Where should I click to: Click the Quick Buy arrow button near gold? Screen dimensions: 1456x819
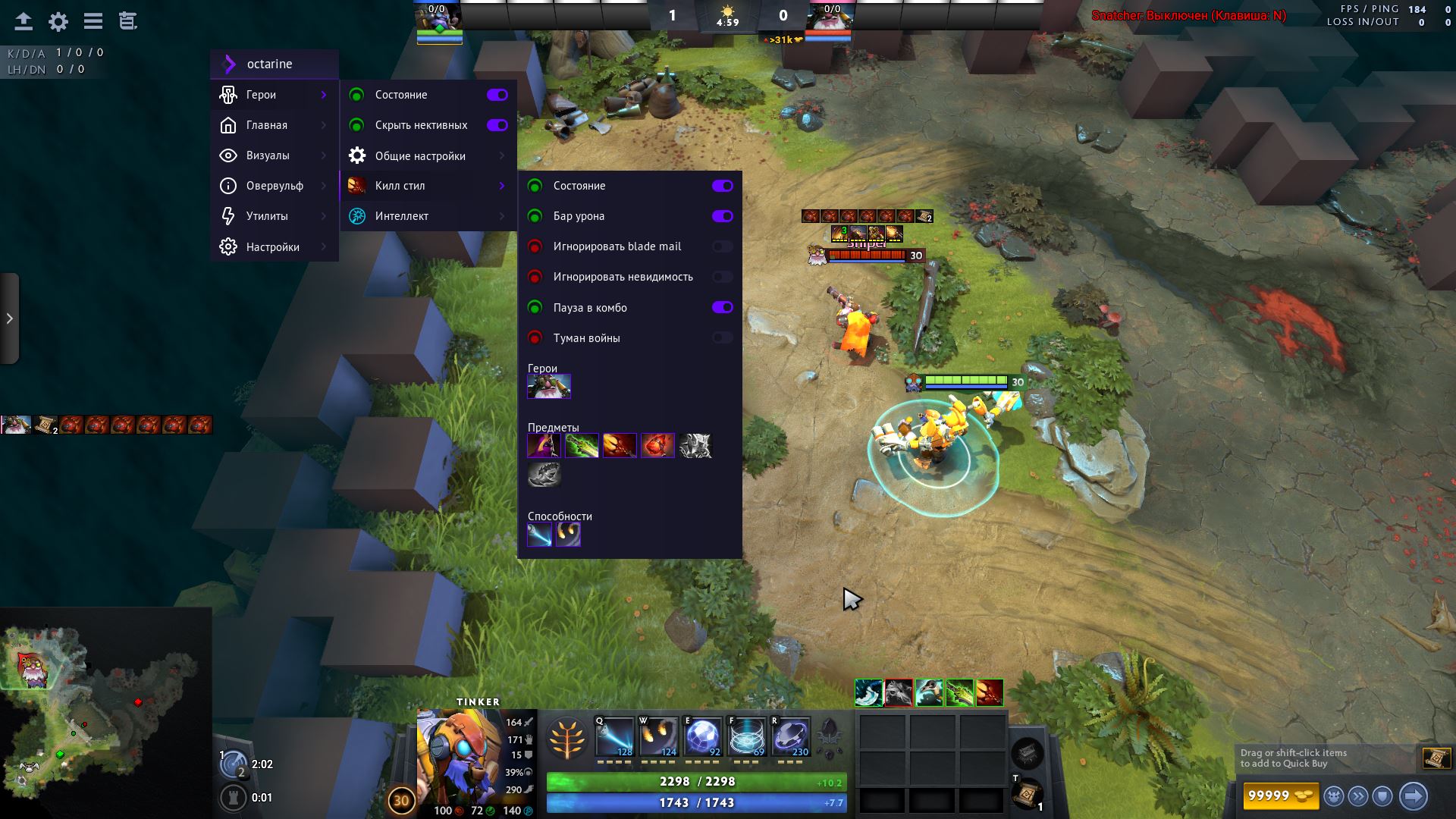[x=1414, y=795]
